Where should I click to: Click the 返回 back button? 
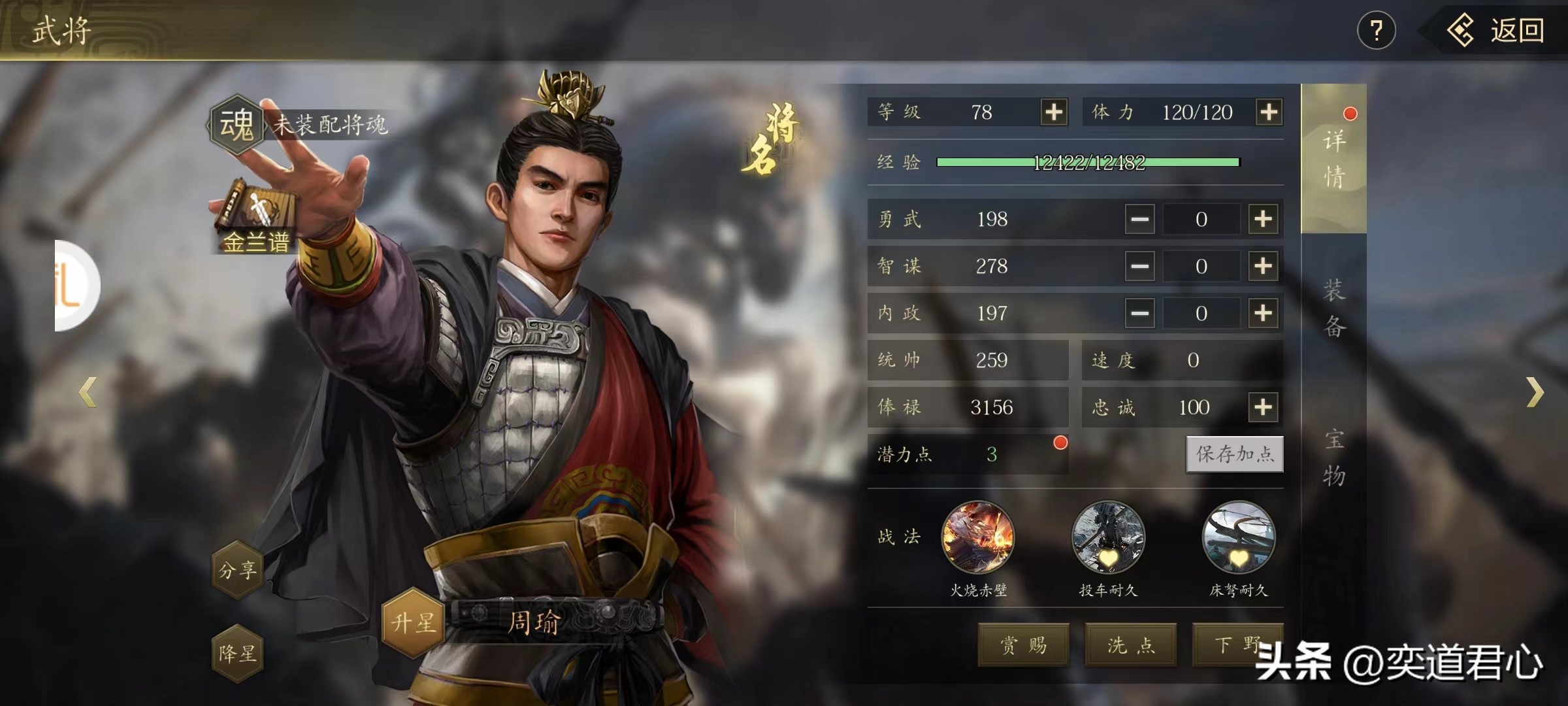(x=1496, y=31)
